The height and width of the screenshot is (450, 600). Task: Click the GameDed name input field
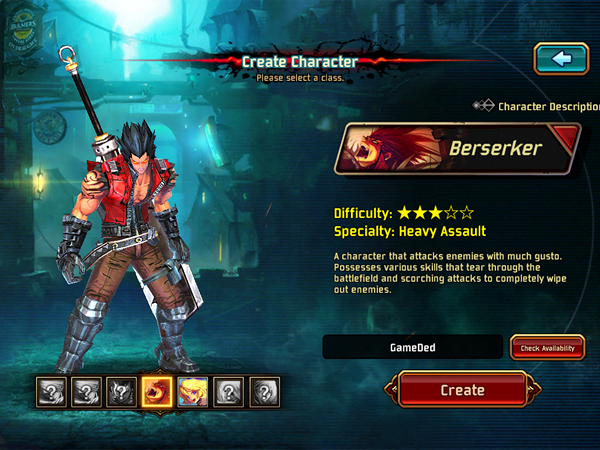[412, 347]
